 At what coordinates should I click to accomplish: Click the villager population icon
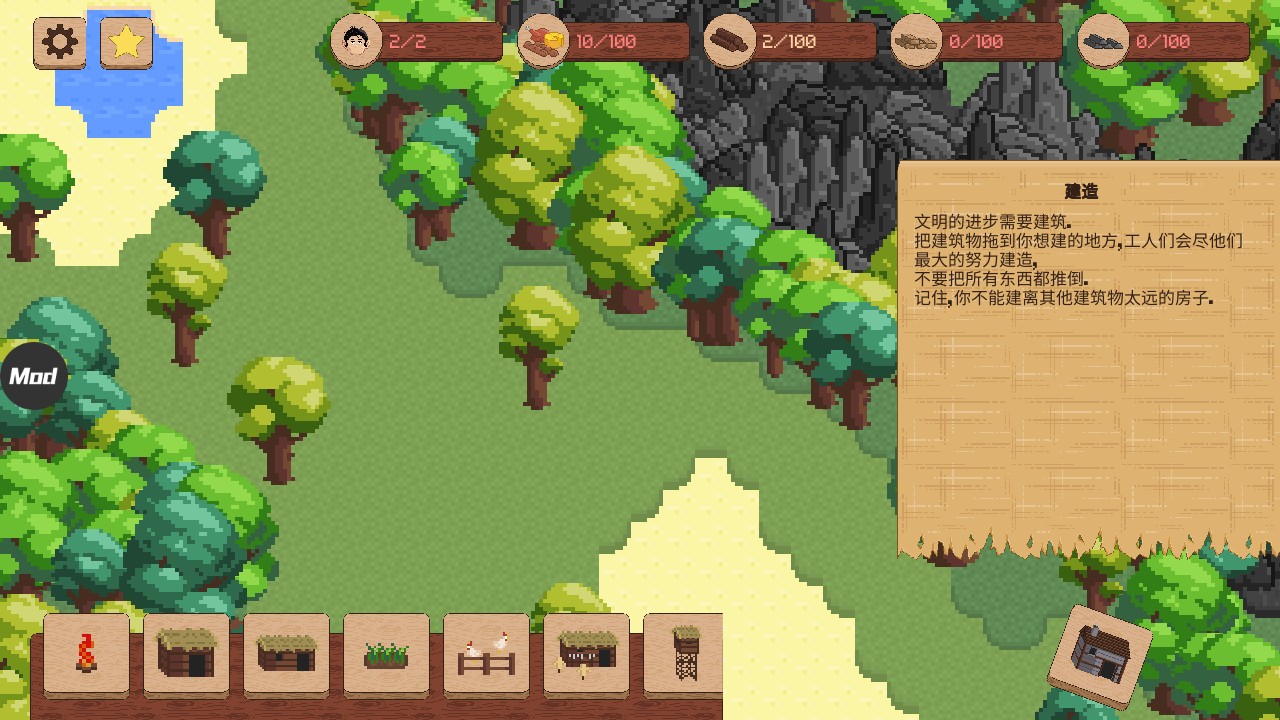pos(356,42)
